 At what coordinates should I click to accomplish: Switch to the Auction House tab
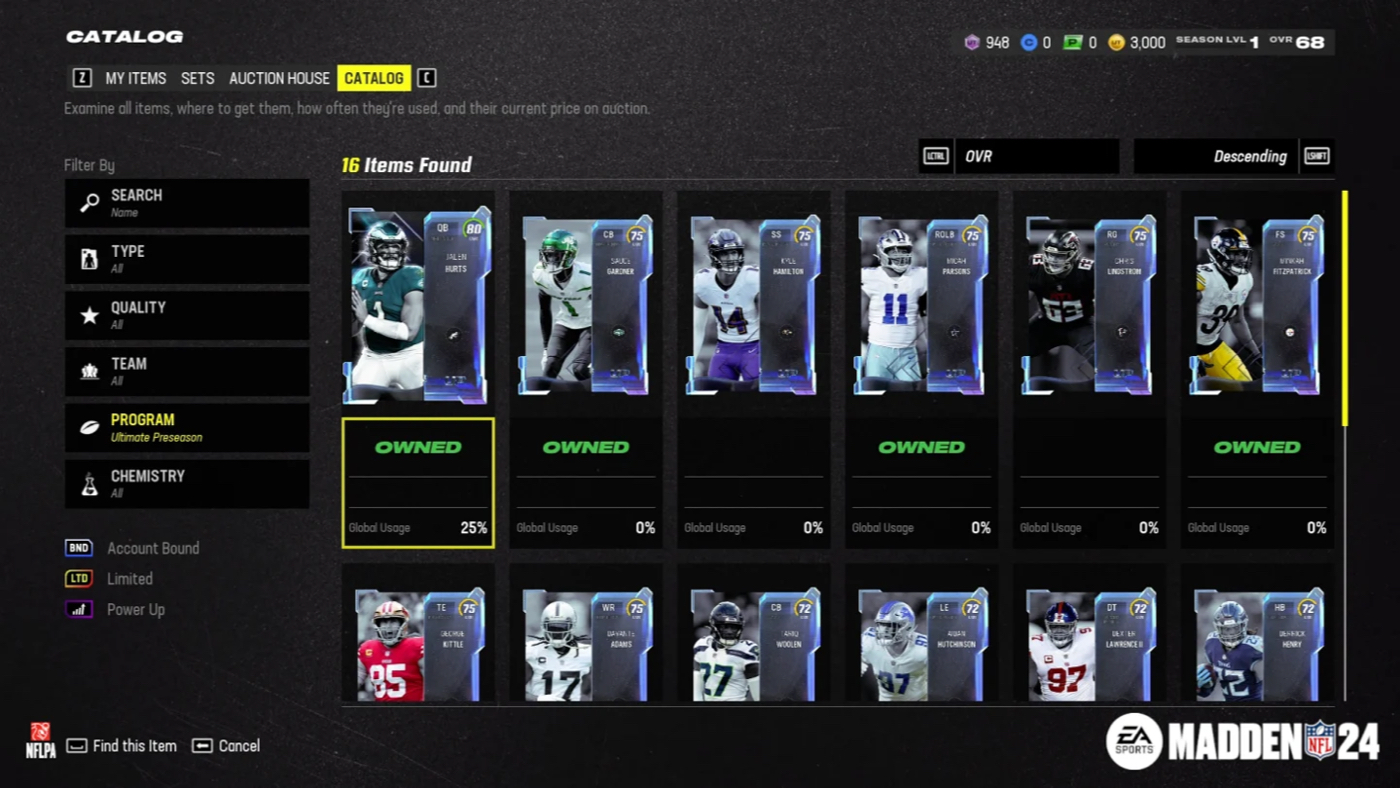(x=279, y=78)
